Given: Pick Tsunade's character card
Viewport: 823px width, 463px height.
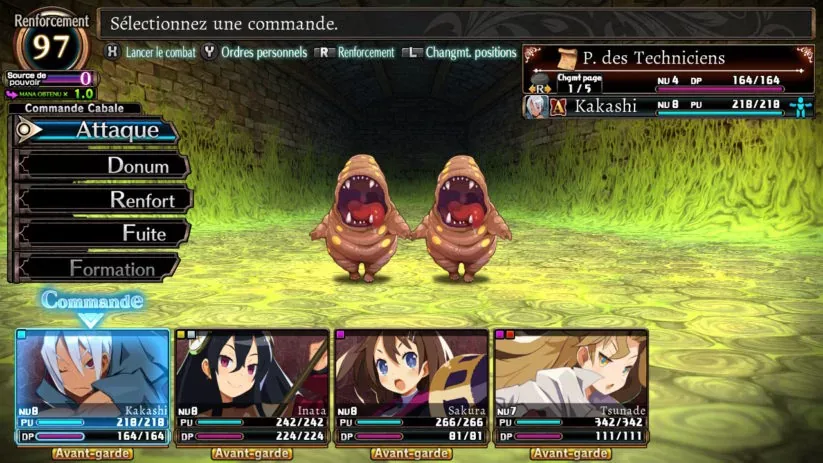Looking at the screenshot, I should point(570,386).
